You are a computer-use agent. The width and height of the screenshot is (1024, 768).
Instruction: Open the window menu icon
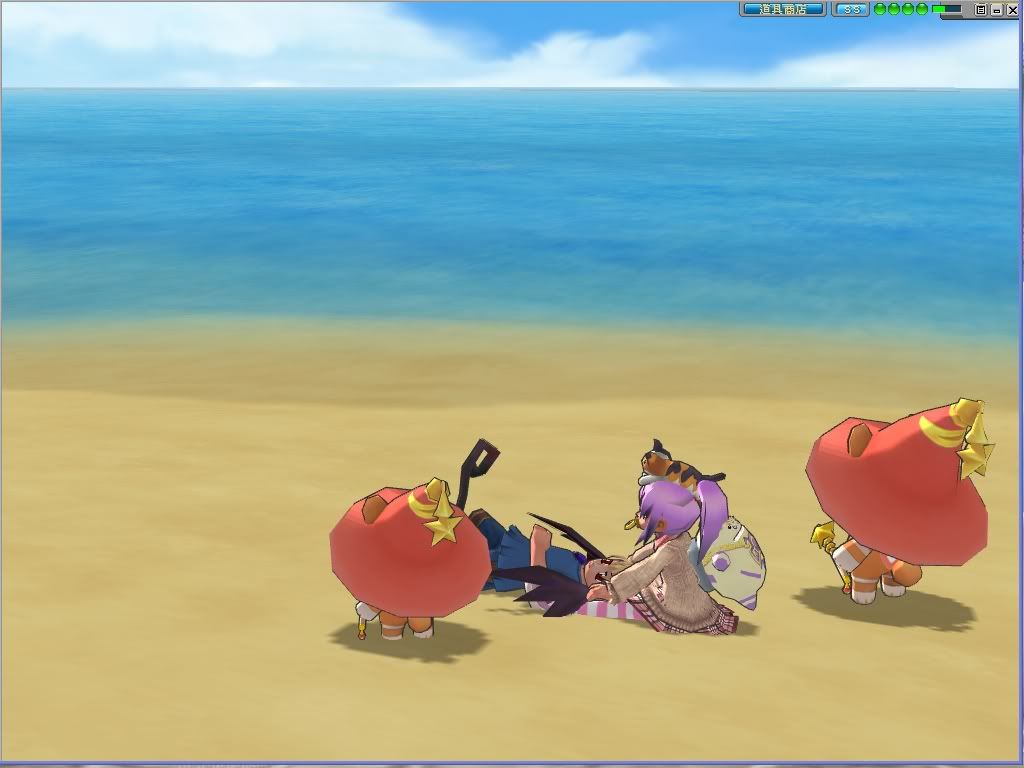coord(981,9)
